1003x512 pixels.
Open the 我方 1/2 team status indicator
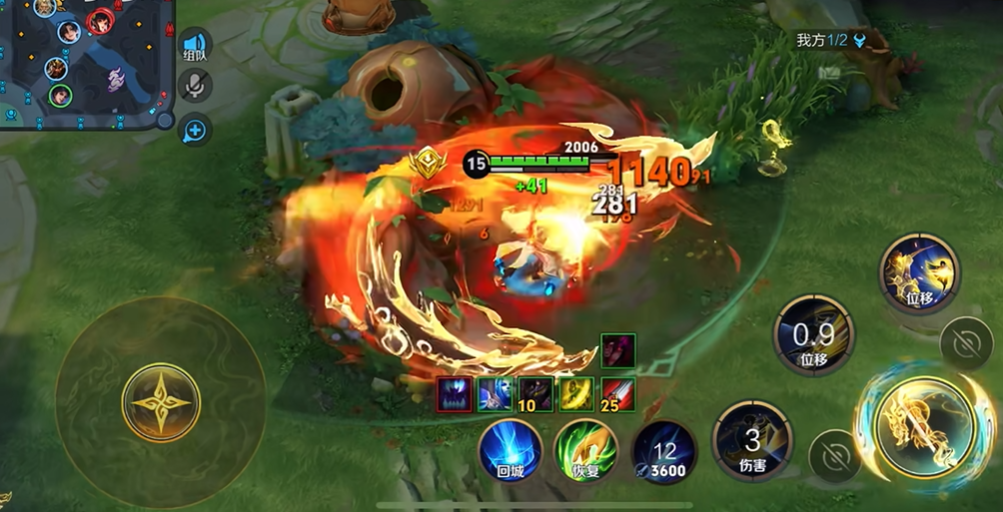click(829, 41)
